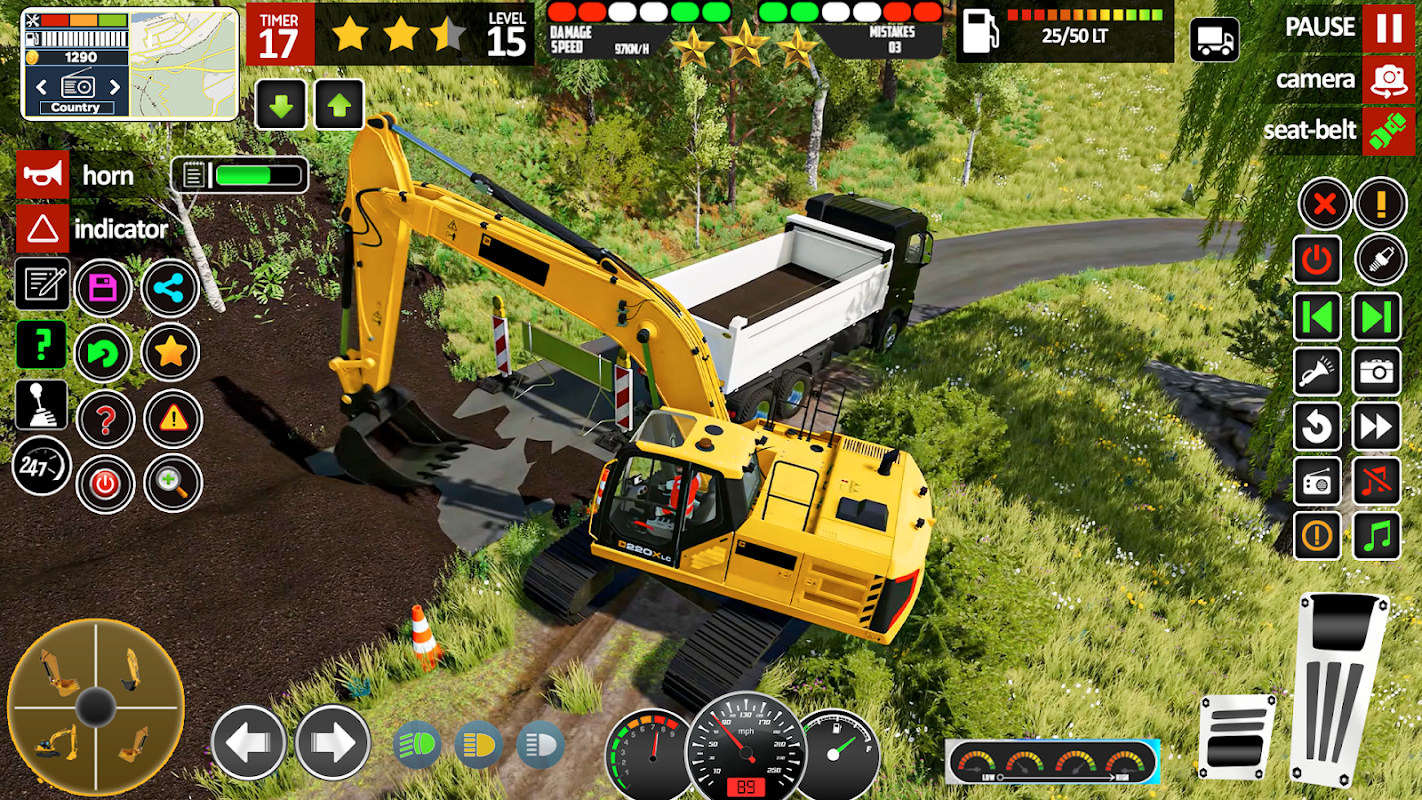Viewport: 1422px width, 800px height.
Task: Click the pink save disk icon
Action: (103, 289)
